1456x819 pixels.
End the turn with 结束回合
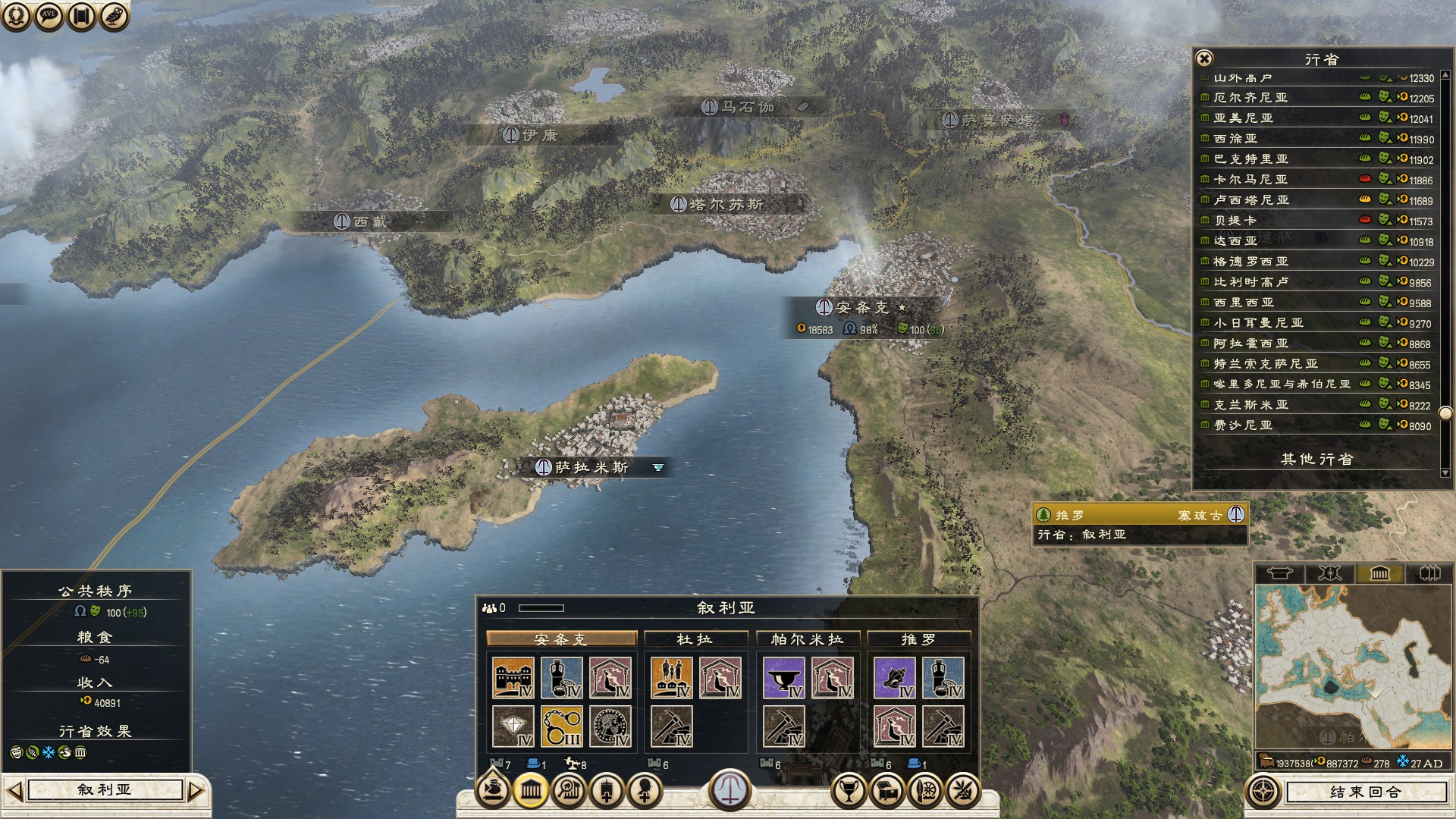(1366, 792)
